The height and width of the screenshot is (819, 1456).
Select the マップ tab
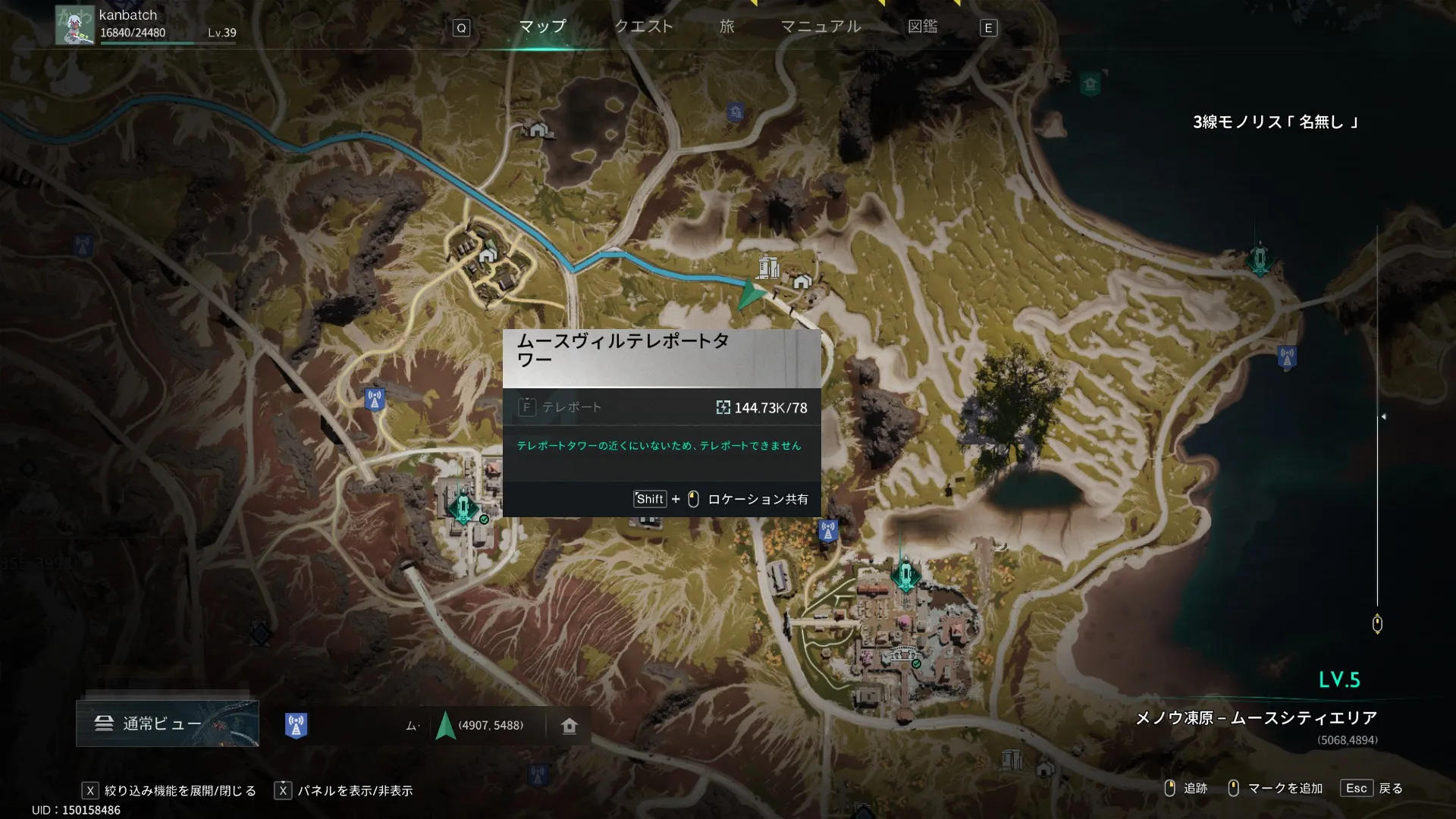(x=542, y=27)
